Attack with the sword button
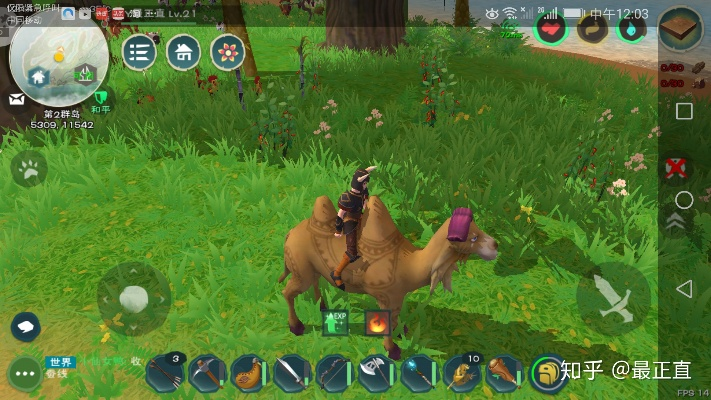711x400 pixels. click(x=613, y=298)
